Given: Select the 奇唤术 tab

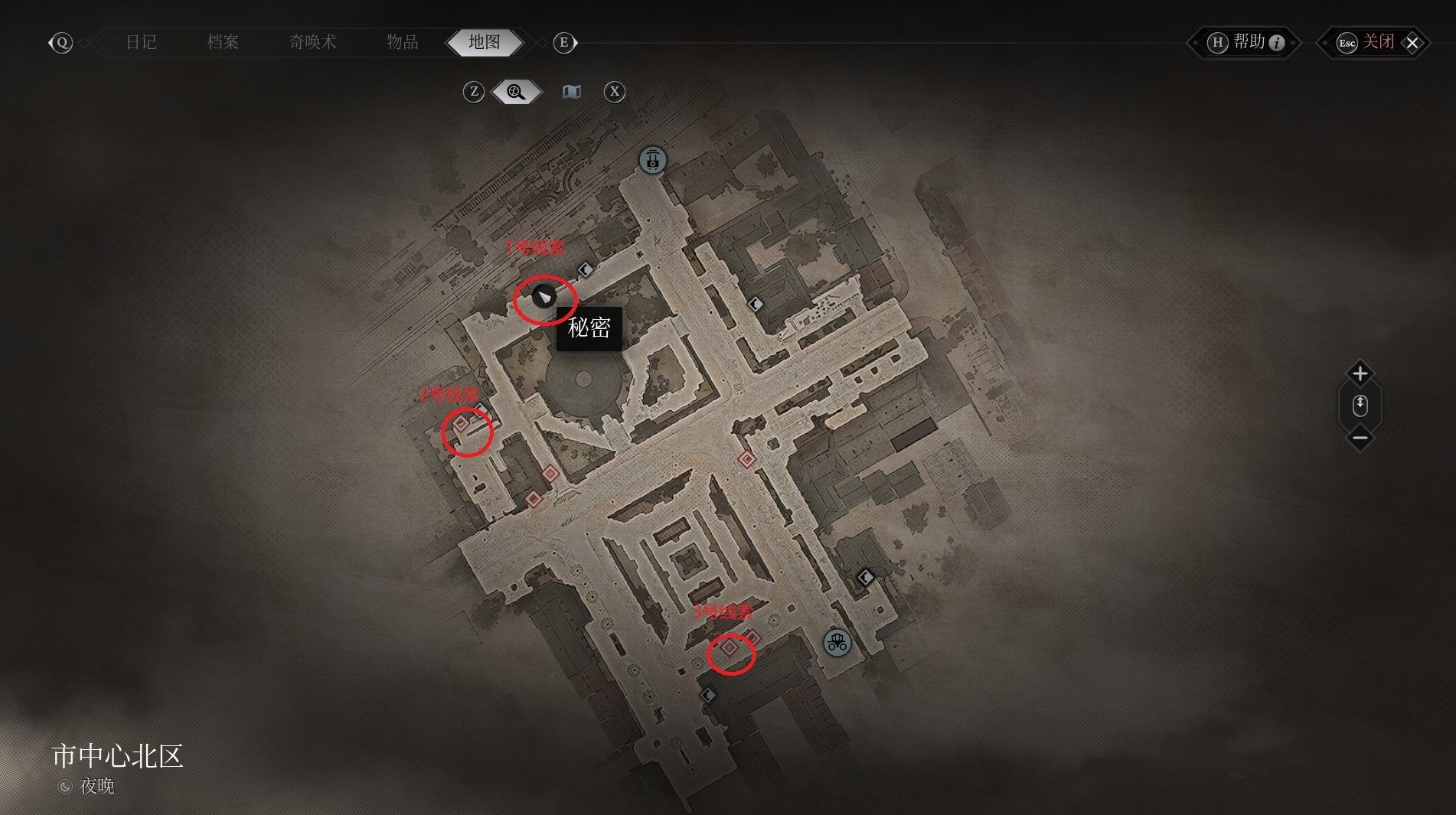Looking at the screenshot, I should tap(312, 42).
